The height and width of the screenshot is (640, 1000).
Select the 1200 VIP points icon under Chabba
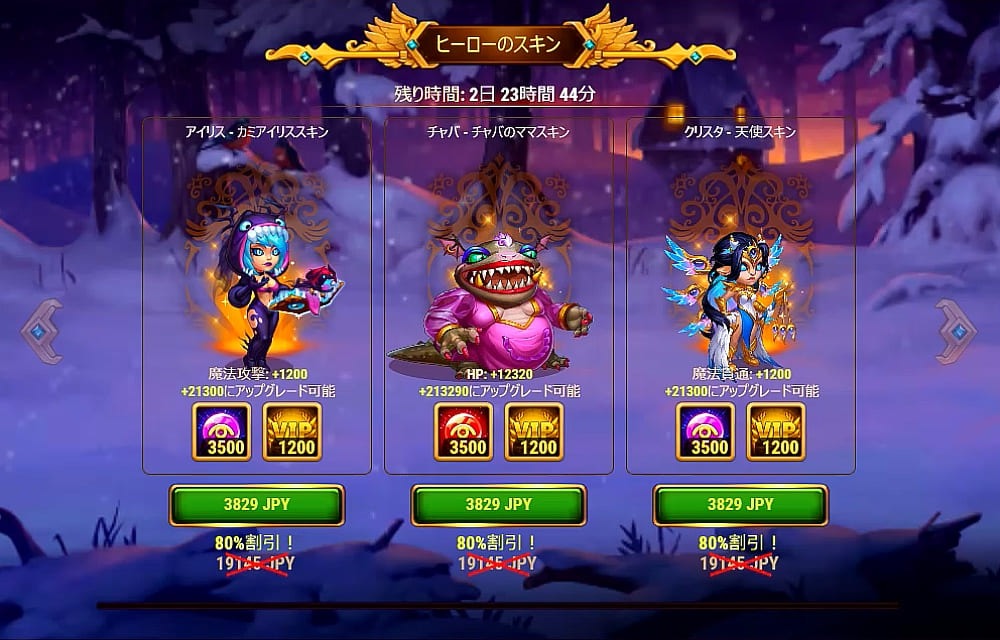534,431
